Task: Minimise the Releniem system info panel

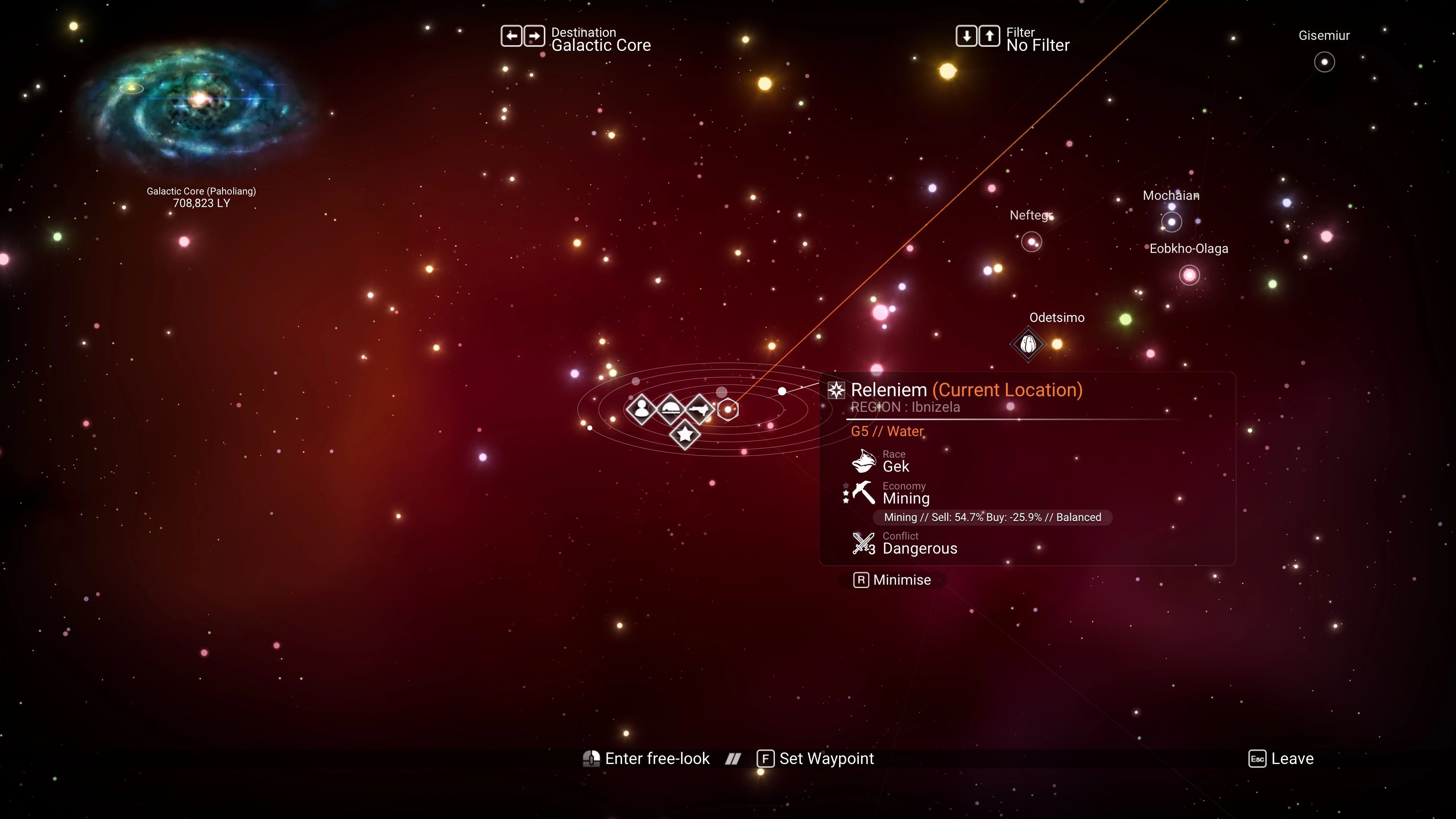Action: coord(893,580)
